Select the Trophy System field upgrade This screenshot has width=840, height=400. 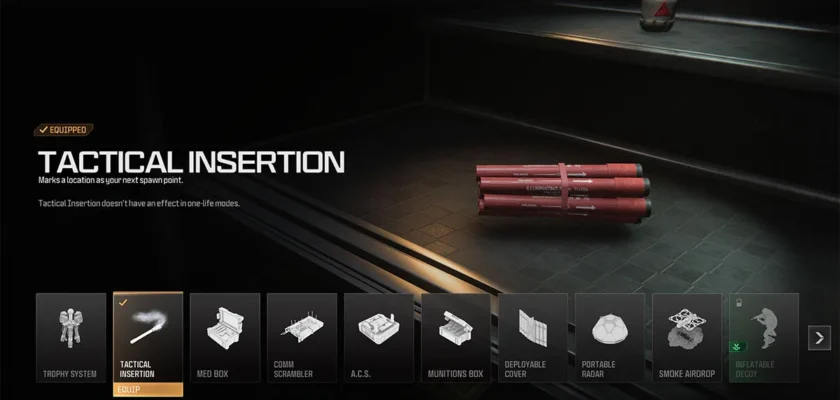tap(71, 338)
